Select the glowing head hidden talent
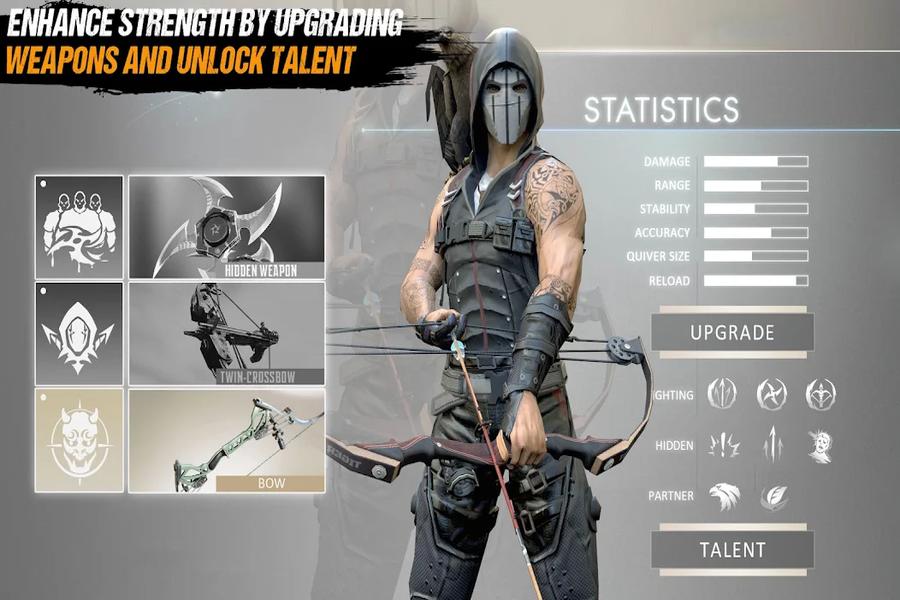 point(820,445)
